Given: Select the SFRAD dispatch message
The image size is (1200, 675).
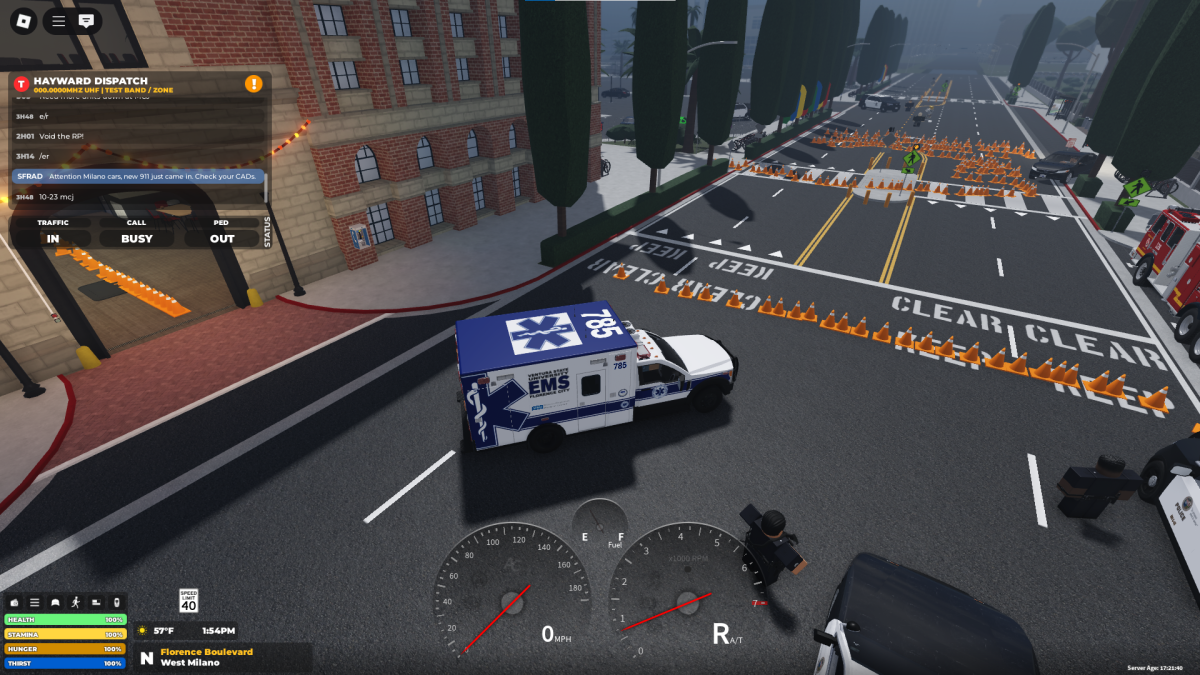Looking at the screenshot, I should [x=139, y=176].
